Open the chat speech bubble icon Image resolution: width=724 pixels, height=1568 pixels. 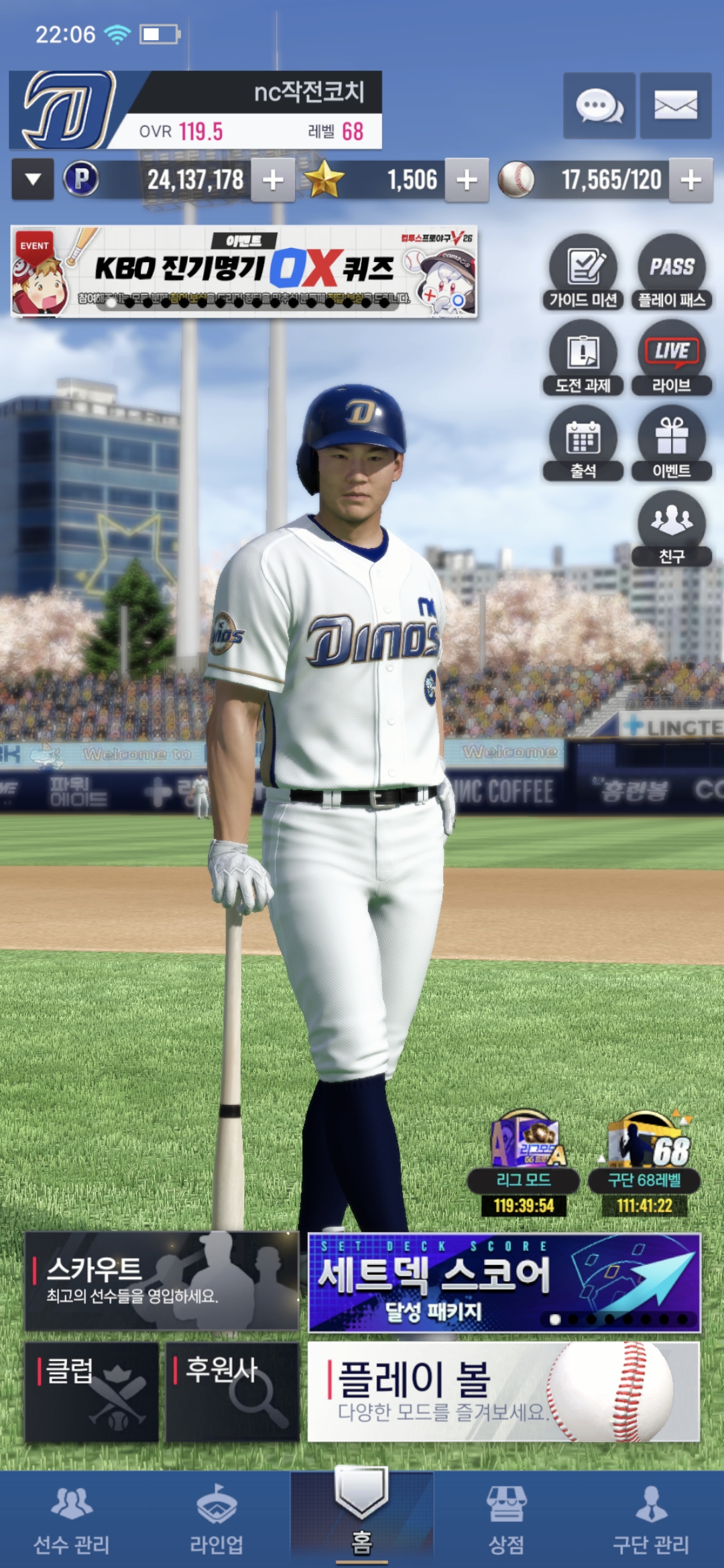(x=599, y=106)
